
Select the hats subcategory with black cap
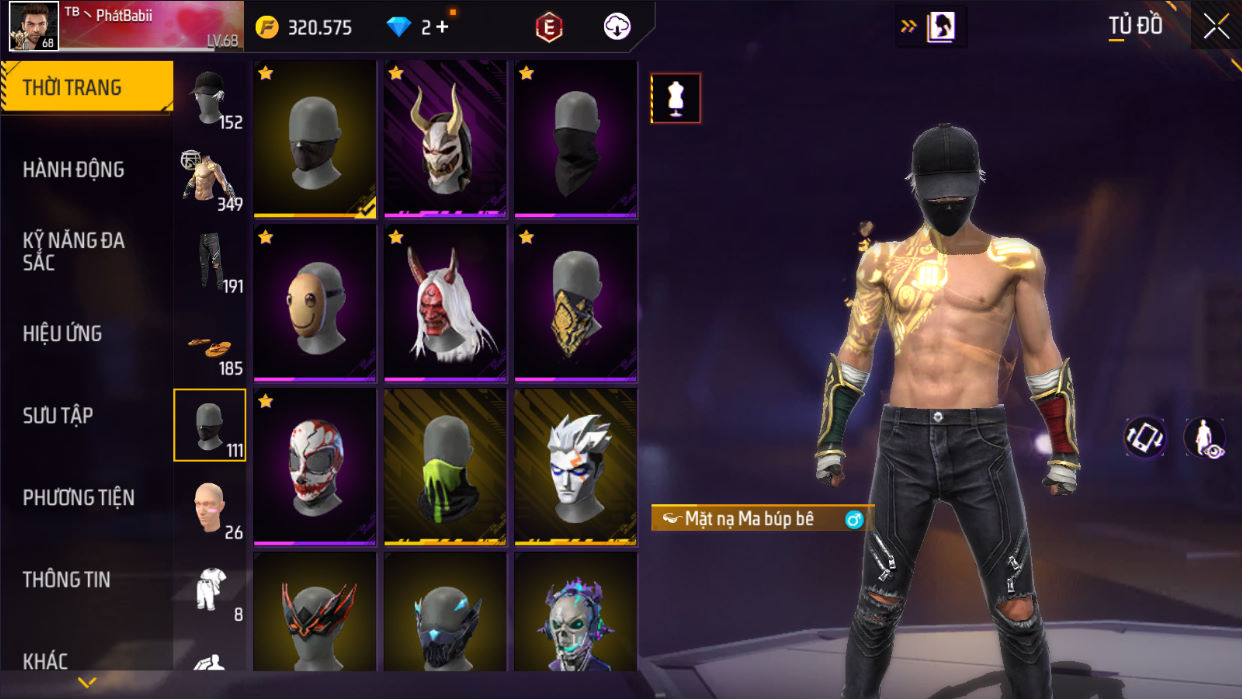(210, 98)
